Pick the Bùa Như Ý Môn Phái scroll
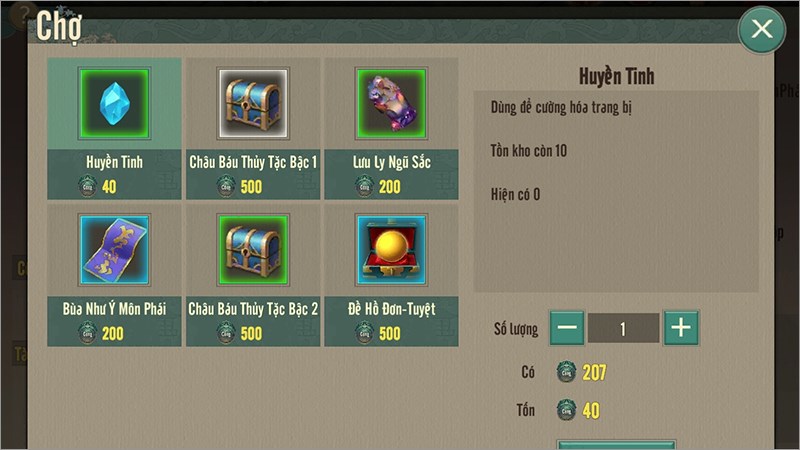 [x=113, y=250]
